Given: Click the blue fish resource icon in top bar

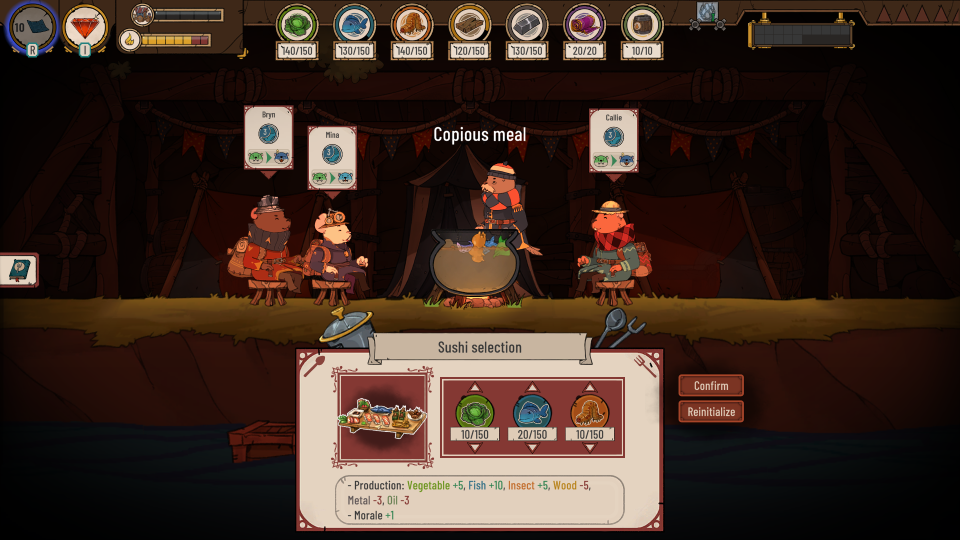Looking at the screenshot, I should (355, 23).
